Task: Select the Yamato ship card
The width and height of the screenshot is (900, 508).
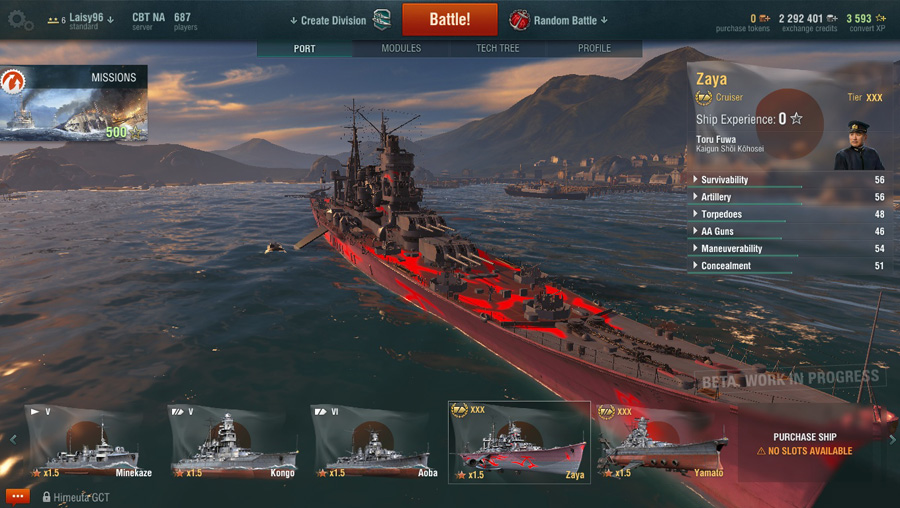Action: [662, 443]
